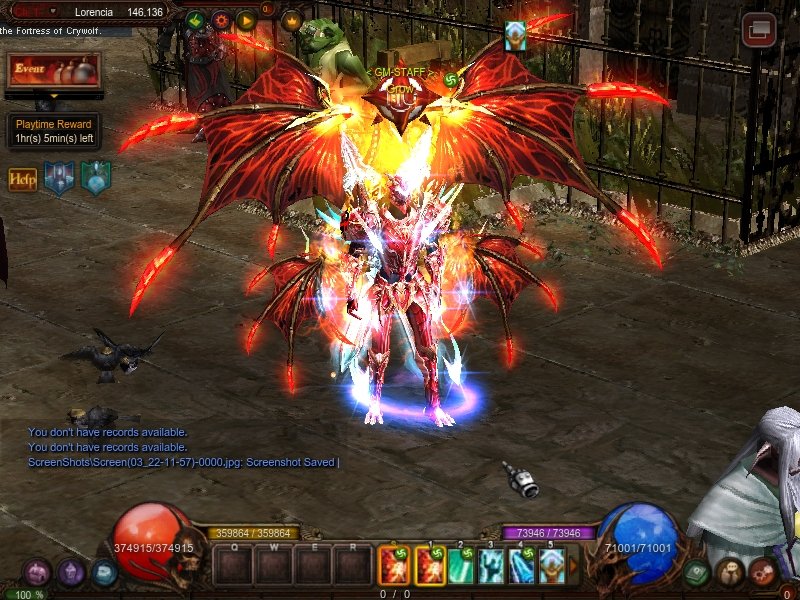Open the chat bubbles community icon
The height and width of the screenshot is (600, 800).
(731, 572)
